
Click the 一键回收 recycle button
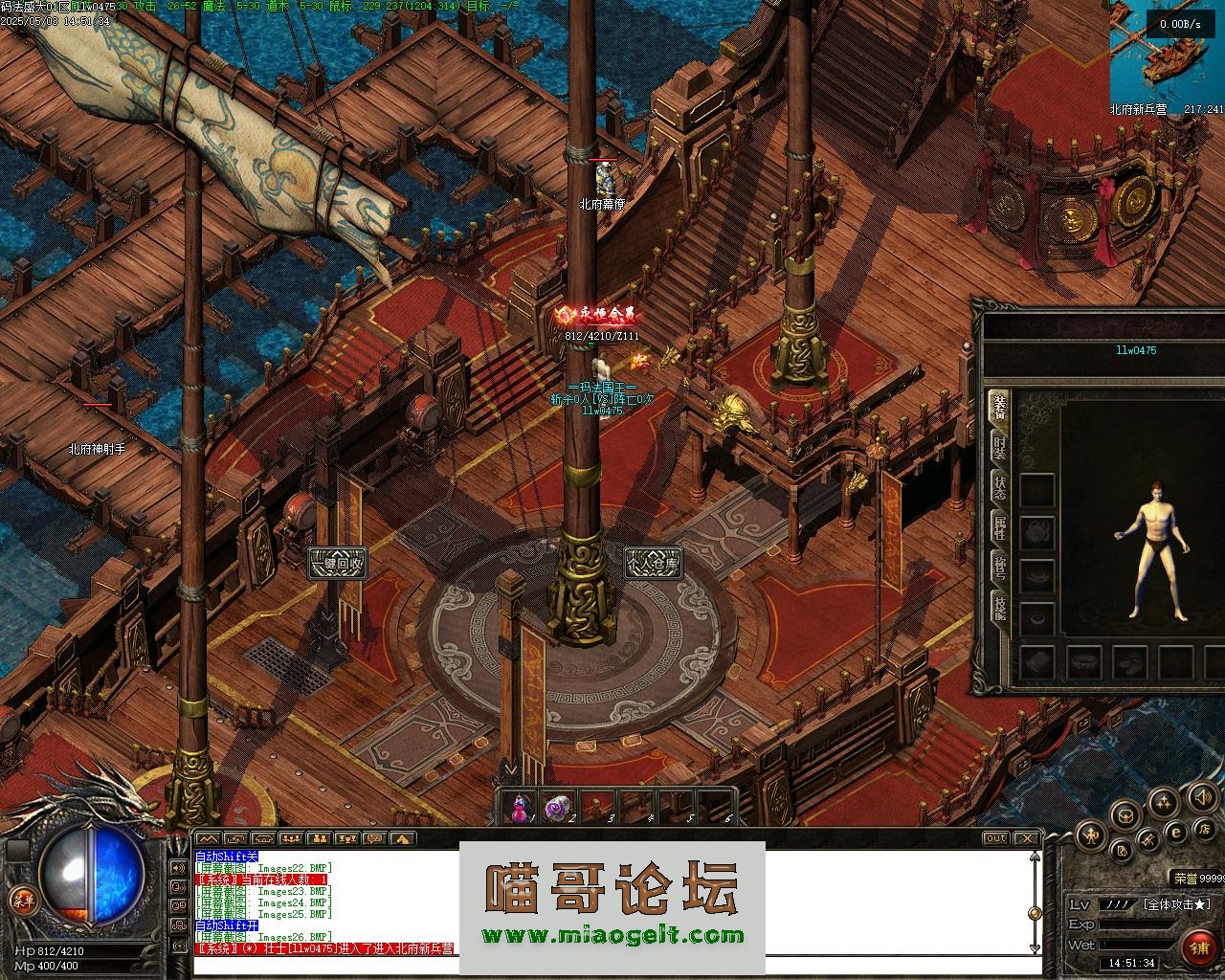(337, 563)
